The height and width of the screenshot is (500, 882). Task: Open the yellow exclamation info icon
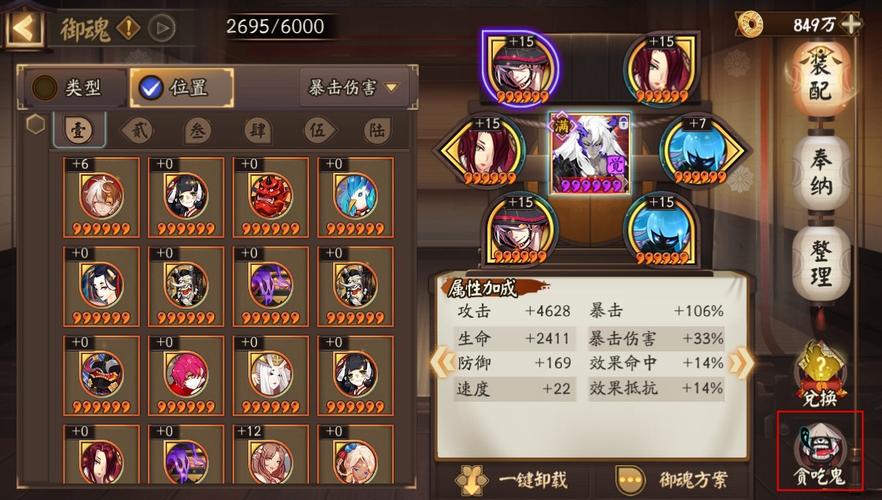coord(129,27)
